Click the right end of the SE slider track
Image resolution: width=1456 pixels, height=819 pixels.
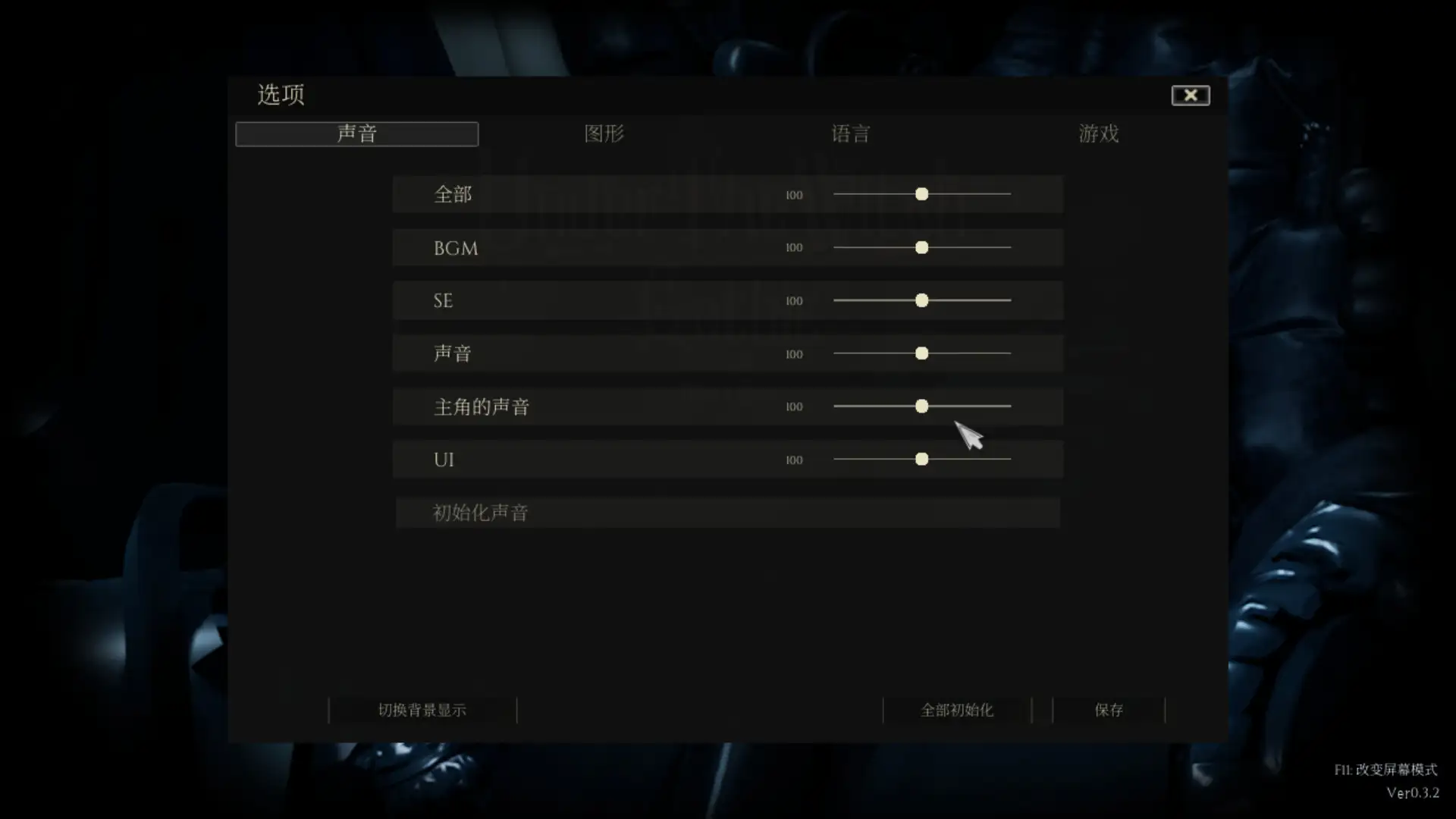[1011, 300]
